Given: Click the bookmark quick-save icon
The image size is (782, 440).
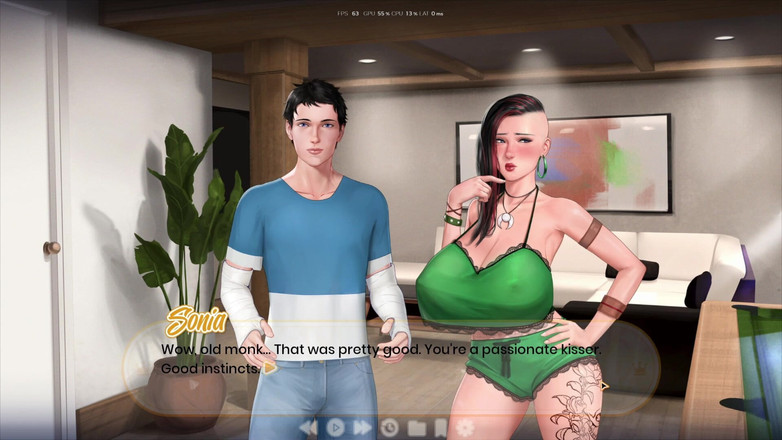Looking at the screenshot, I should pyautogui.click(x=440, y=428).
